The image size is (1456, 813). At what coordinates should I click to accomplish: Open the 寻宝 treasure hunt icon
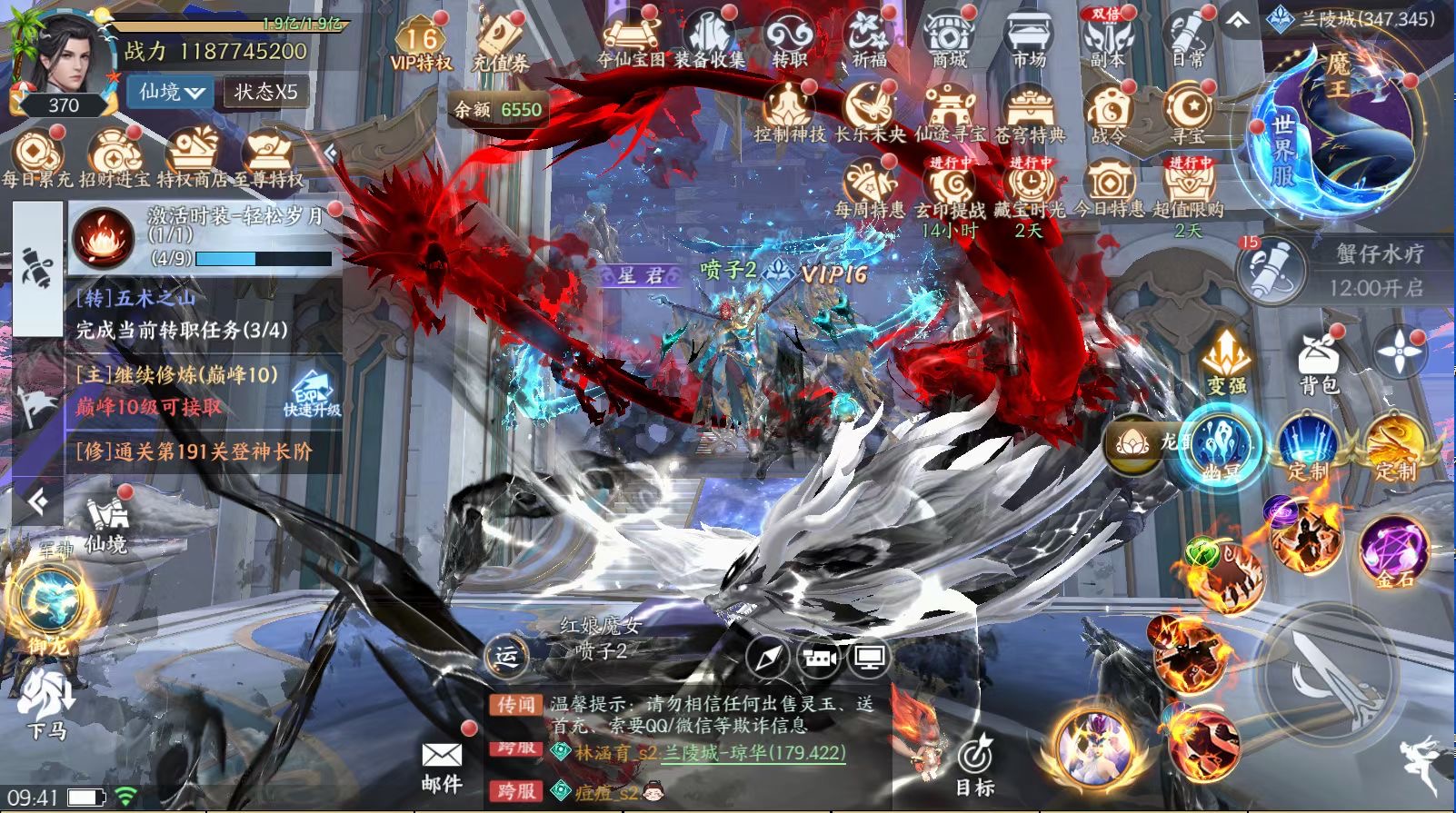[x=1187, y=114]
